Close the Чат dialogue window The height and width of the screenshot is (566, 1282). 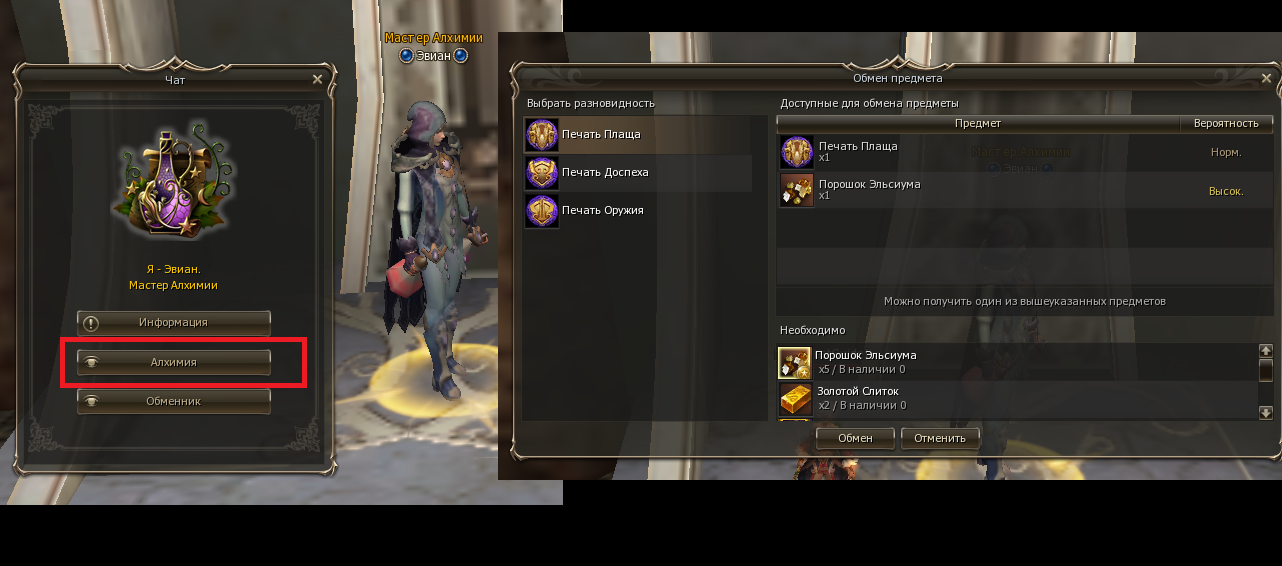click(x=317, y=79)
